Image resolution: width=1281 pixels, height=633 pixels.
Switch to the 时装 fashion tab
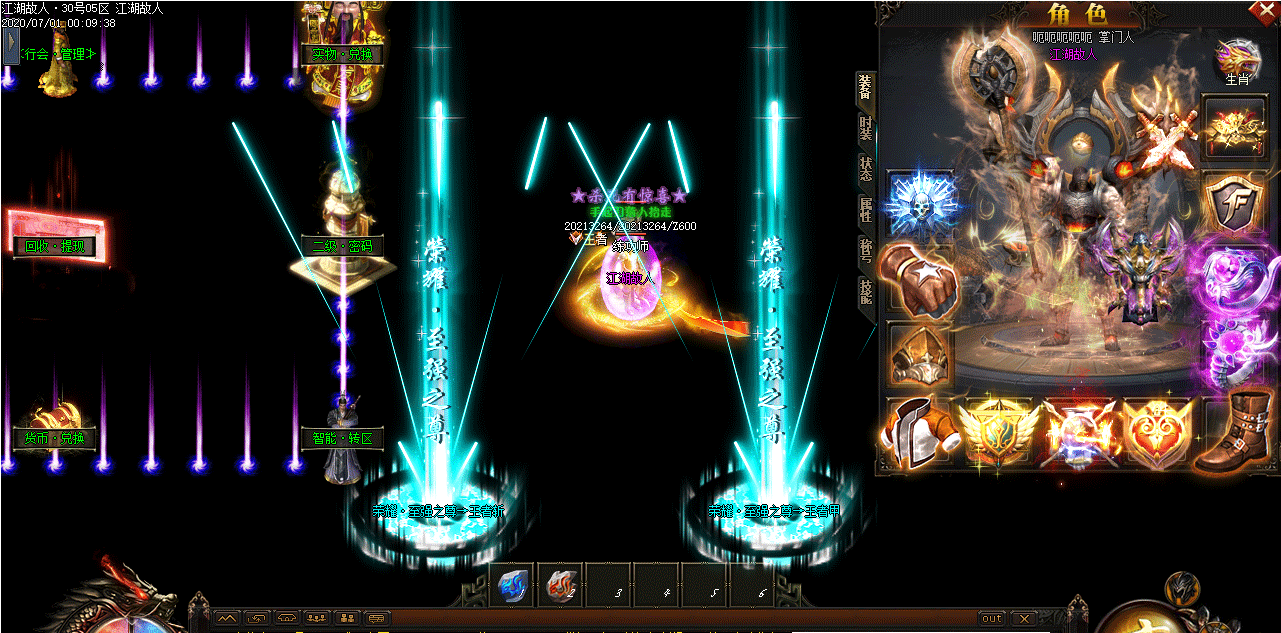click(866, 130)
